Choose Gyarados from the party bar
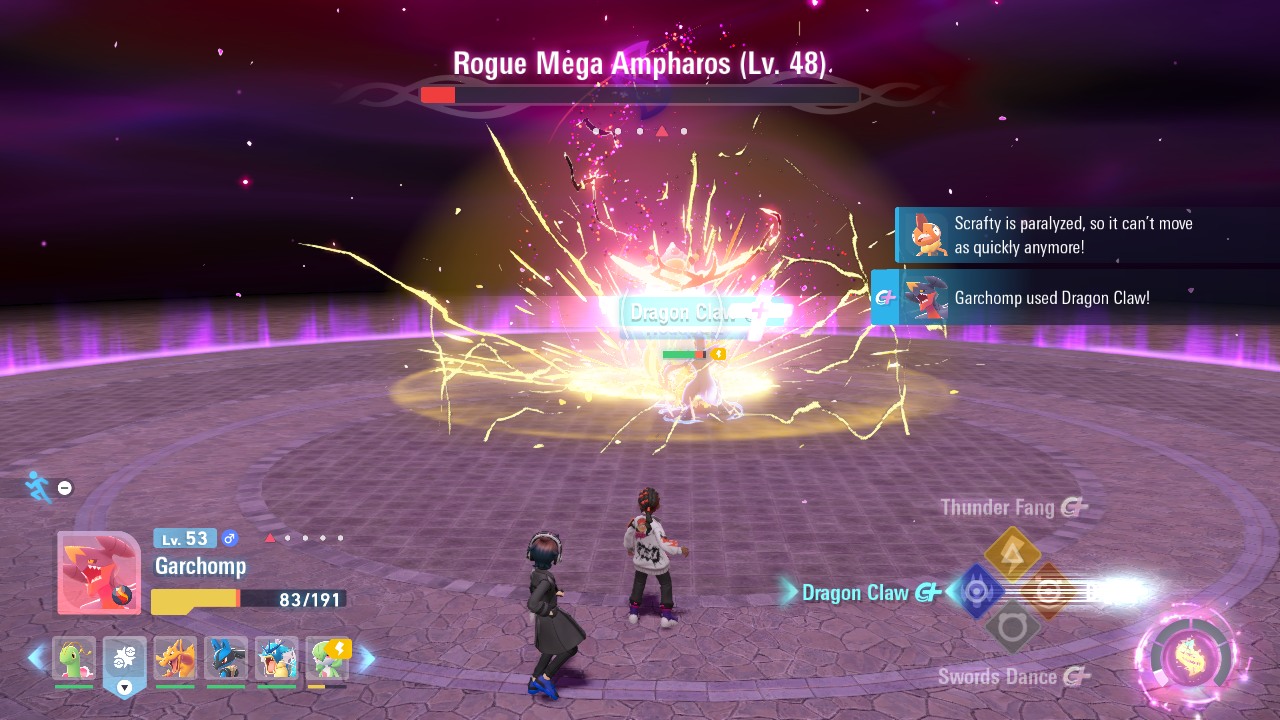1280x720 pixels. (276, 659)
